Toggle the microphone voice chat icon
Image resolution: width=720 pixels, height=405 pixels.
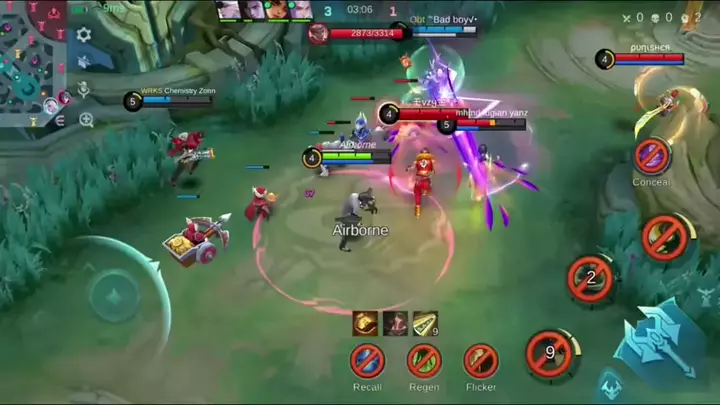(84, 90)
